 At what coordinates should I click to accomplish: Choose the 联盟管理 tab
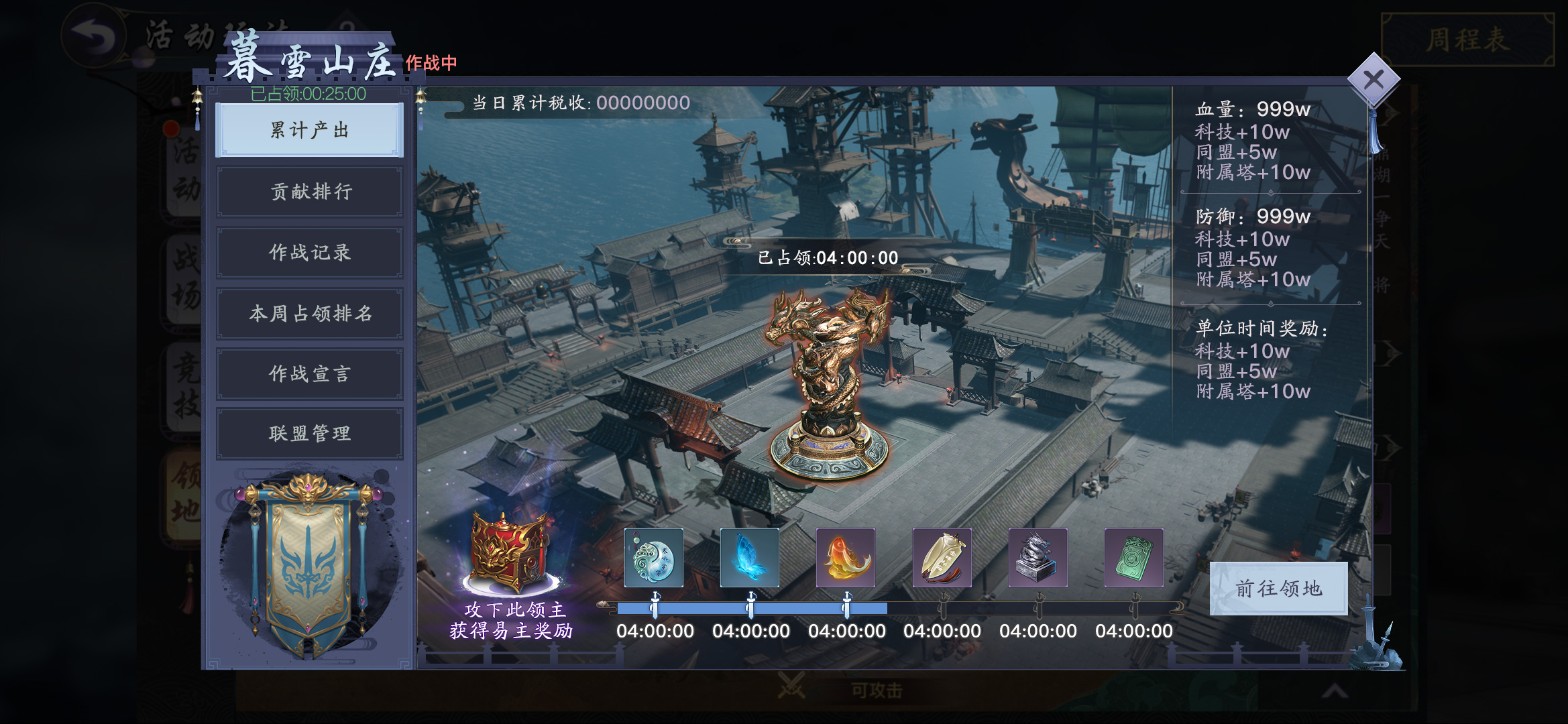pyautogui.click(x=309, y=434)
